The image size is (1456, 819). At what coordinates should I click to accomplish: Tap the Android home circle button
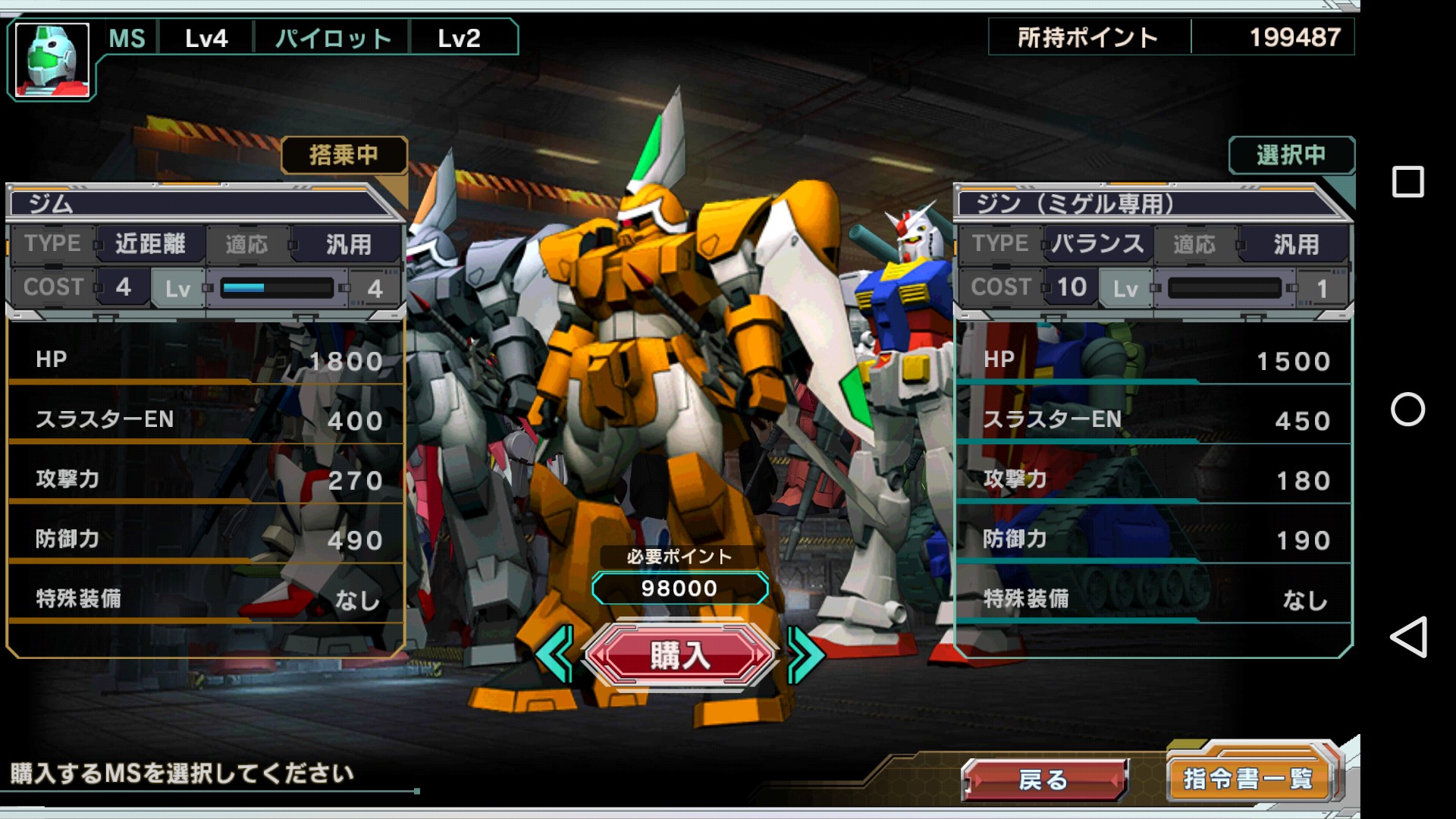(1407, 409)
